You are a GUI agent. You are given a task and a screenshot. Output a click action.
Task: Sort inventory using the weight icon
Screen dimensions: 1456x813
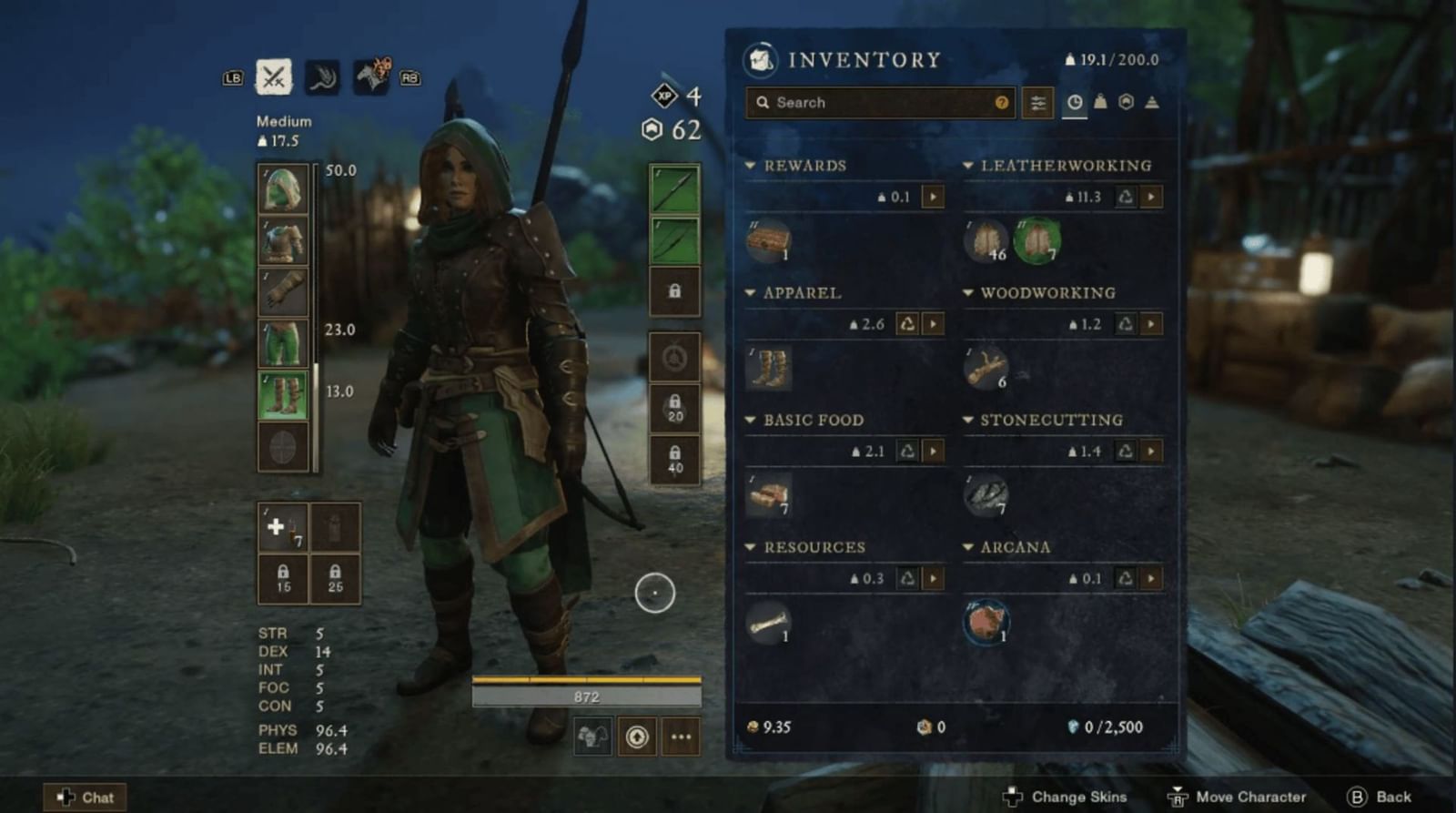[1099, 103]
